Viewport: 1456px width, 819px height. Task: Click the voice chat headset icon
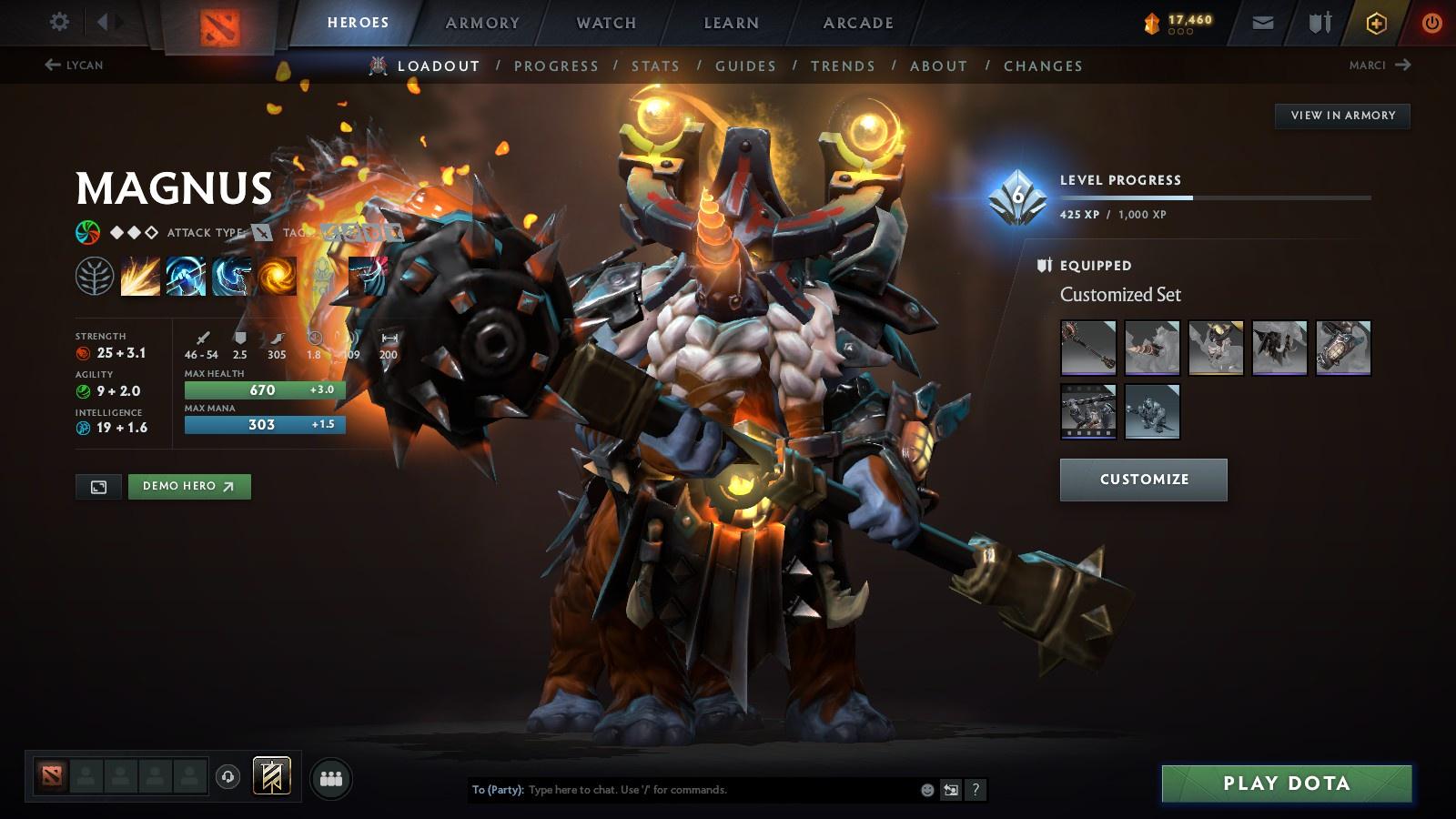click(x=226, y=777)
